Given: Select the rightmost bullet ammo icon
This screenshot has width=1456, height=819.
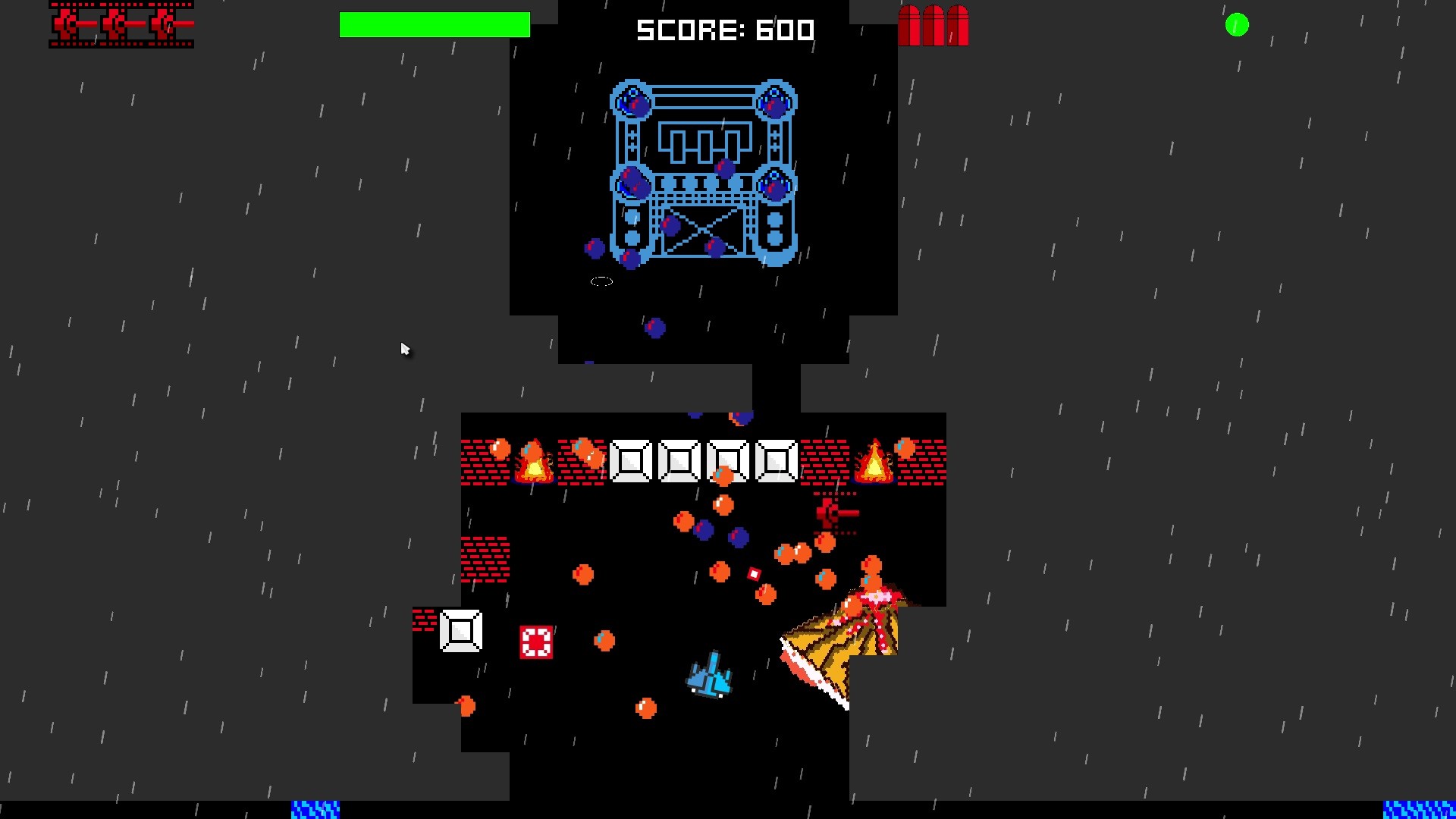Looking at the screenshot, I should pos(959,27).
